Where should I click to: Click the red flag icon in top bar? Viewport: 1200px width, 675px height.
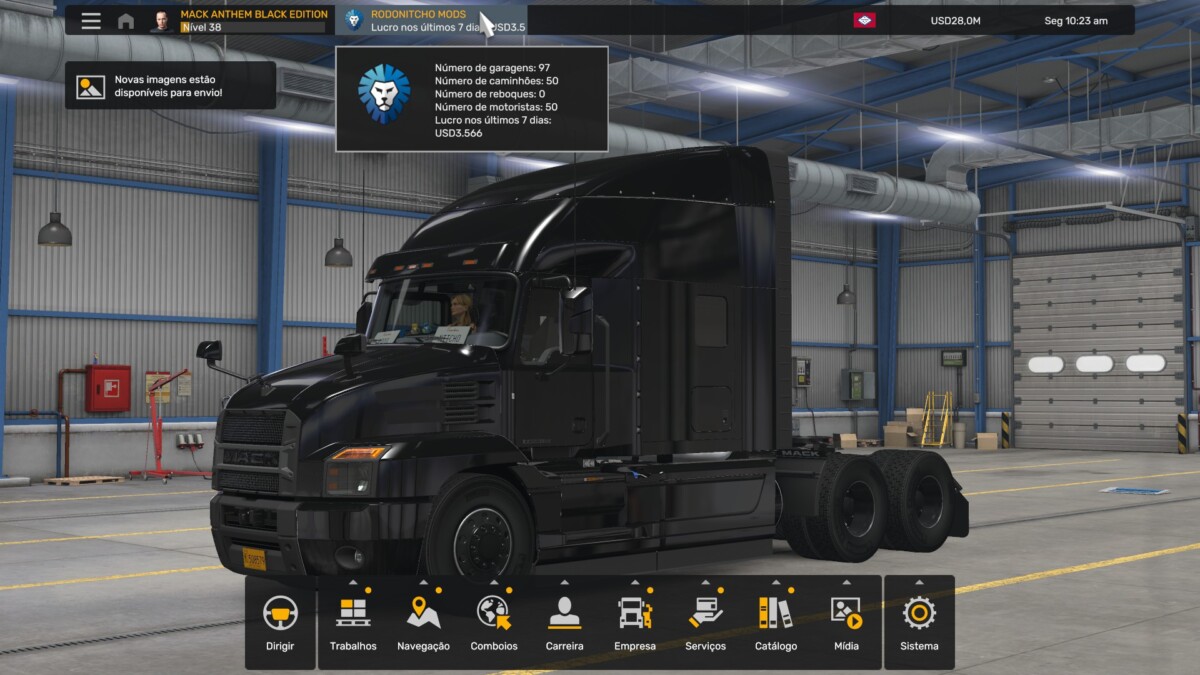pos(864,20)
